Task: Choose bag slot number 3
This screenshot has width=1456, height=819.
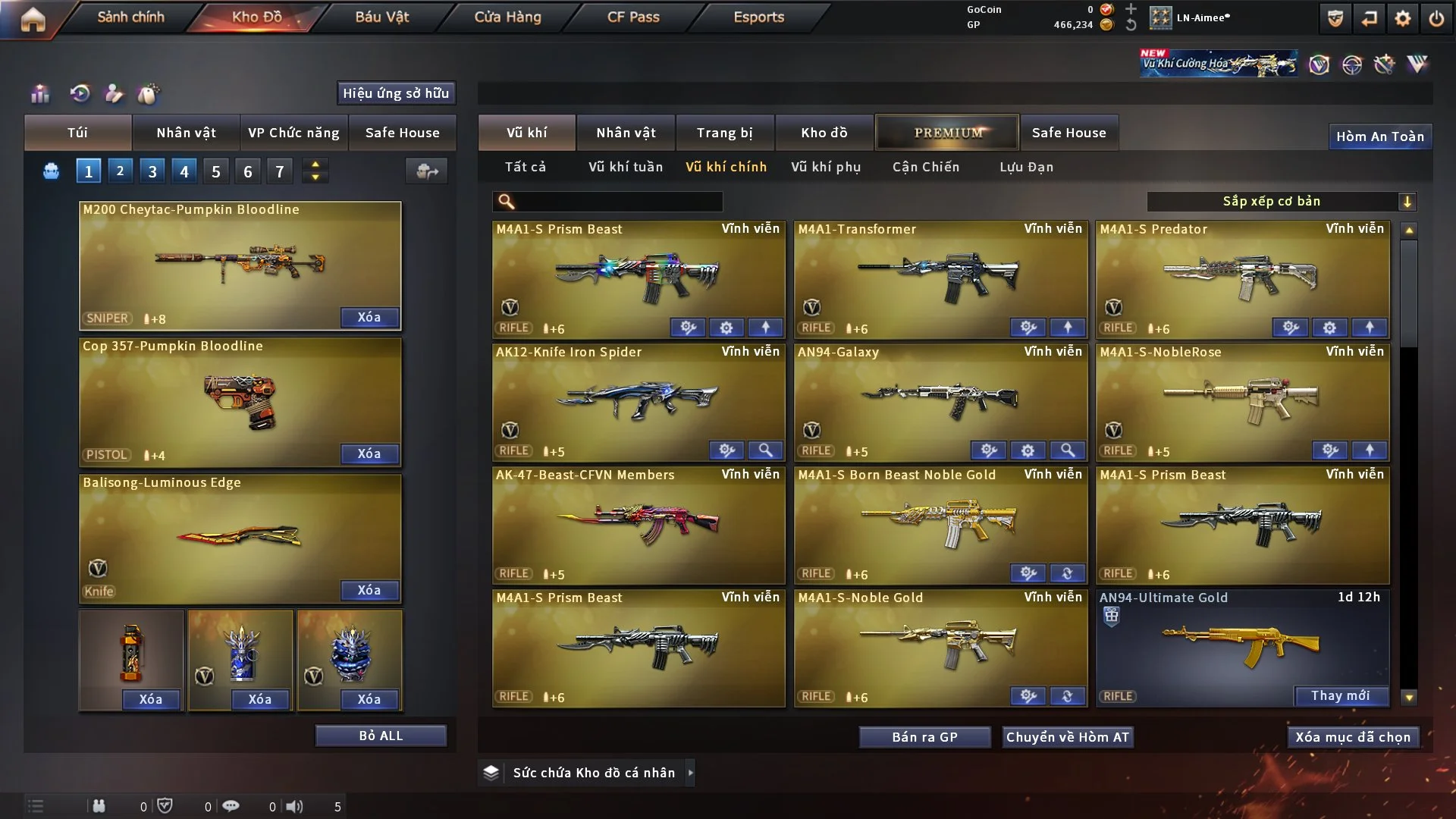Action: tap(152, 171)
